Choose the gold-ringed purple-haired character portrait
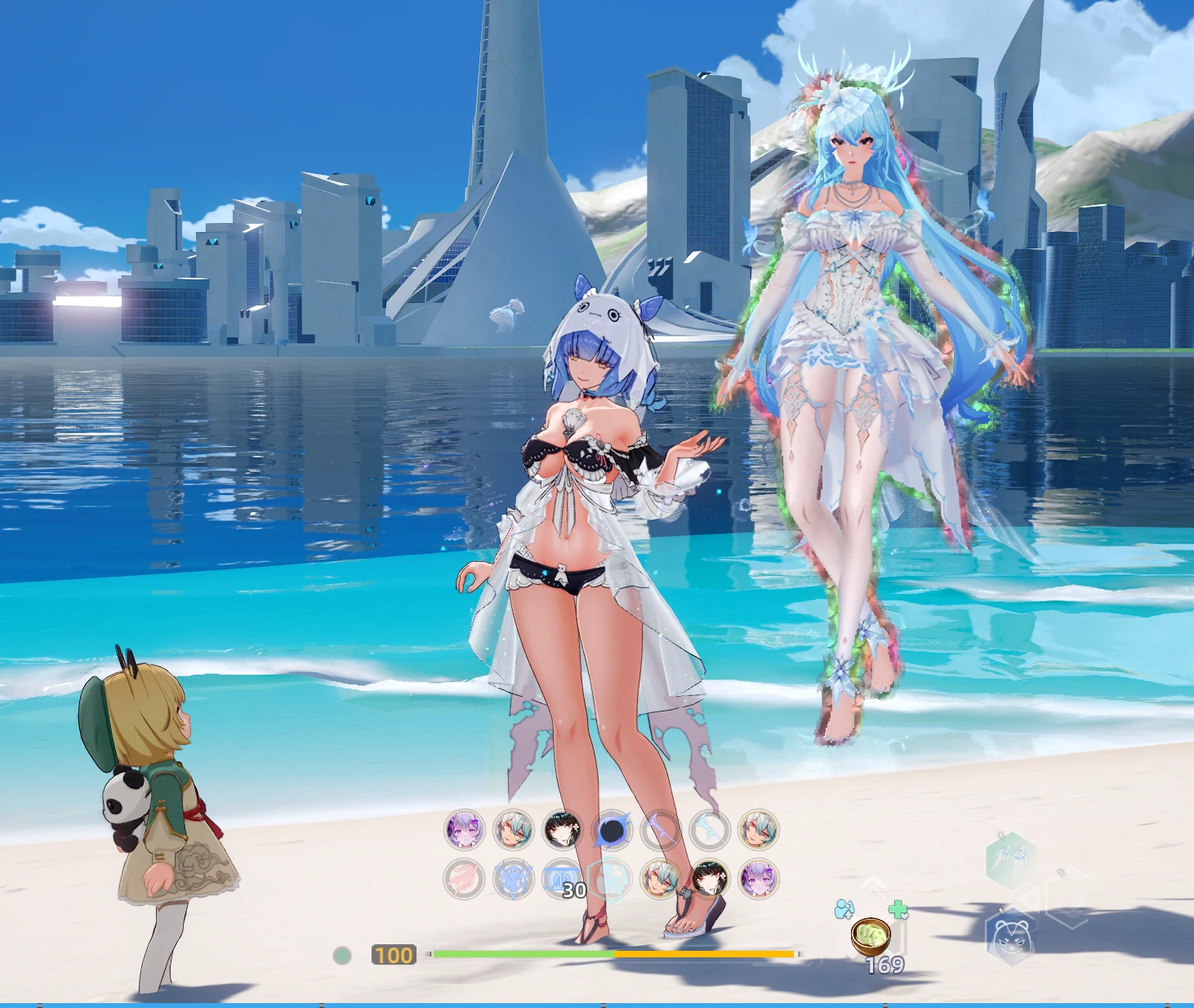This screenshot has height=1008, width=1194. point(758,880)
